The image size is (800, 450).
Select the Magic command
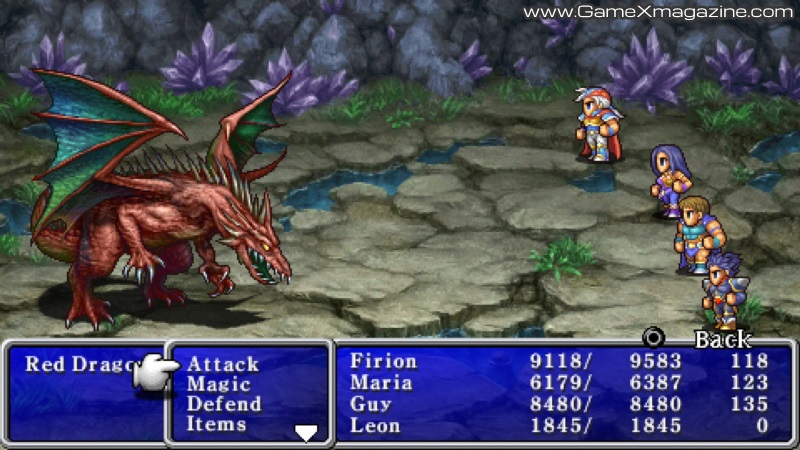click(x=219, y=385)
